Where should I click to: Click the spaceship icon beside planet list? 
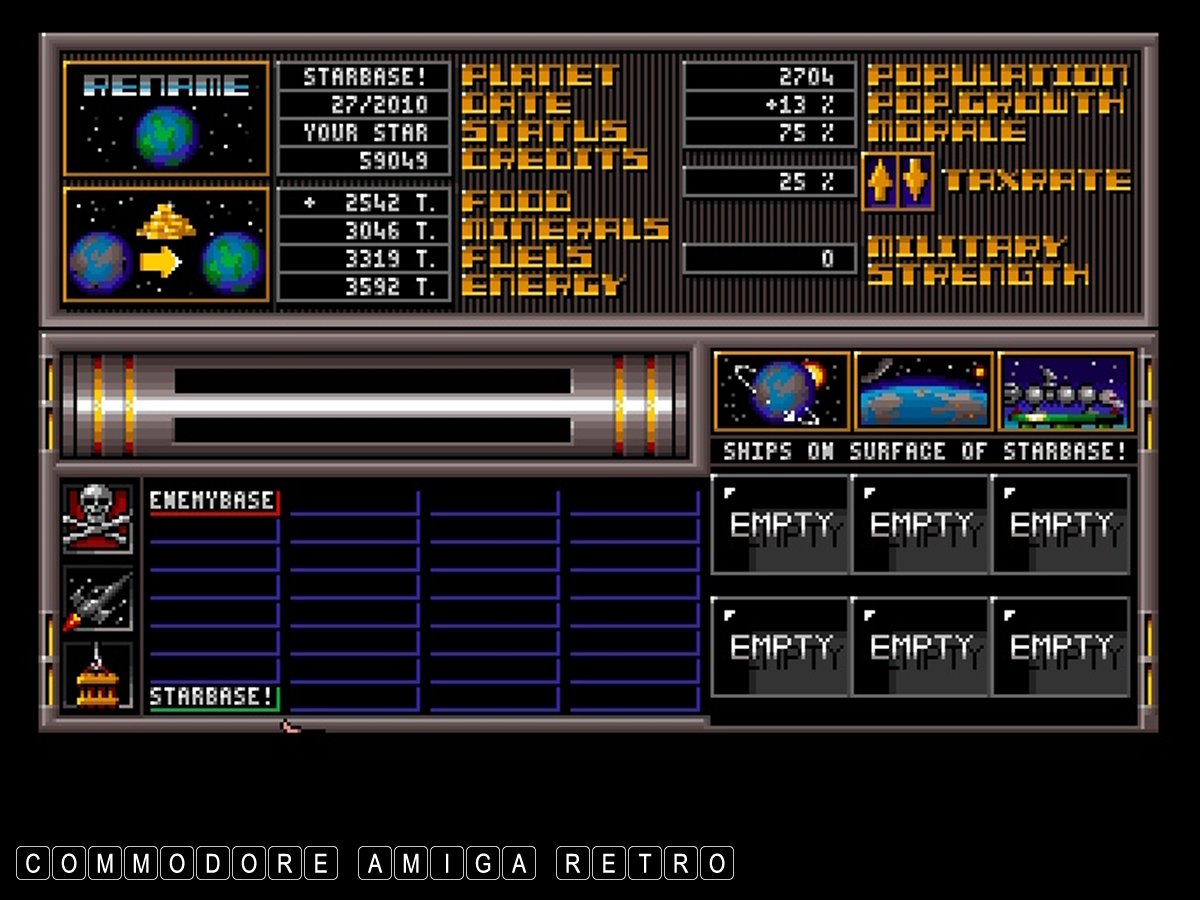coord(97,600)
